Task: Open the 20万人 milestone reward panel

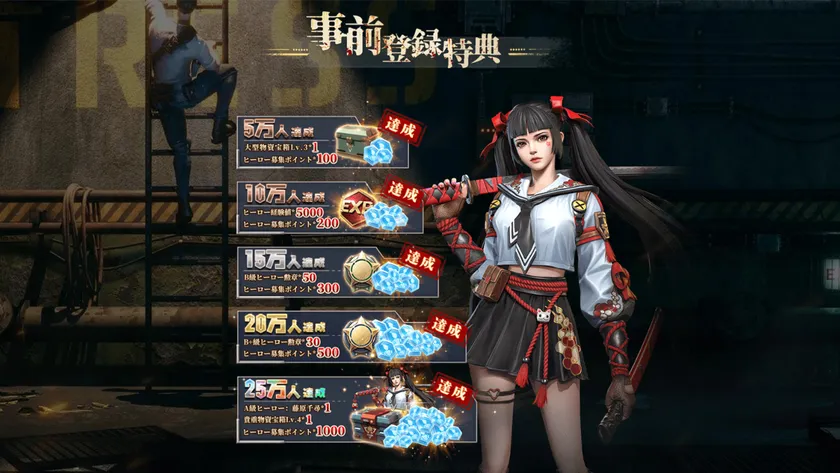Action: coord(350,337)
